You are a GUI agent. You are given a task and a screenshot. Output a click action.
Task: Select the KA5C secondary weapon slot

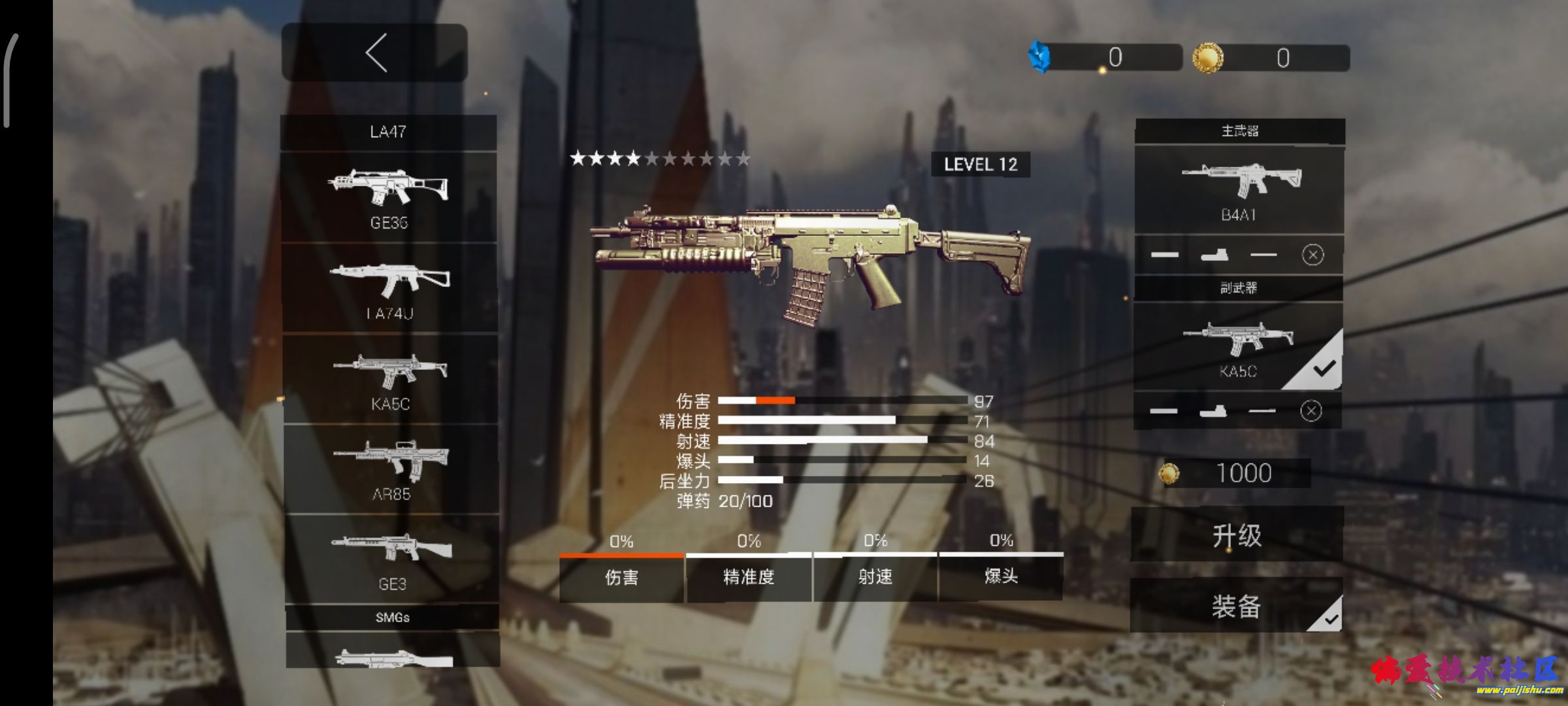tap(1238, 347)
